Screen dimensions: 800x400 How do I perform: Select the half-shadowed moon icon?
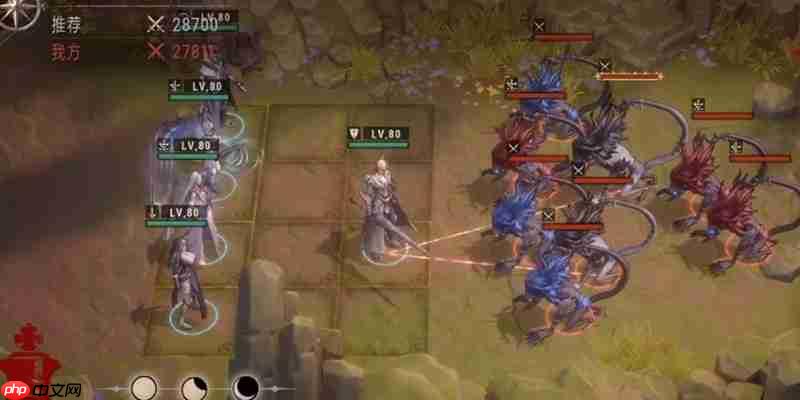[194, 387]
